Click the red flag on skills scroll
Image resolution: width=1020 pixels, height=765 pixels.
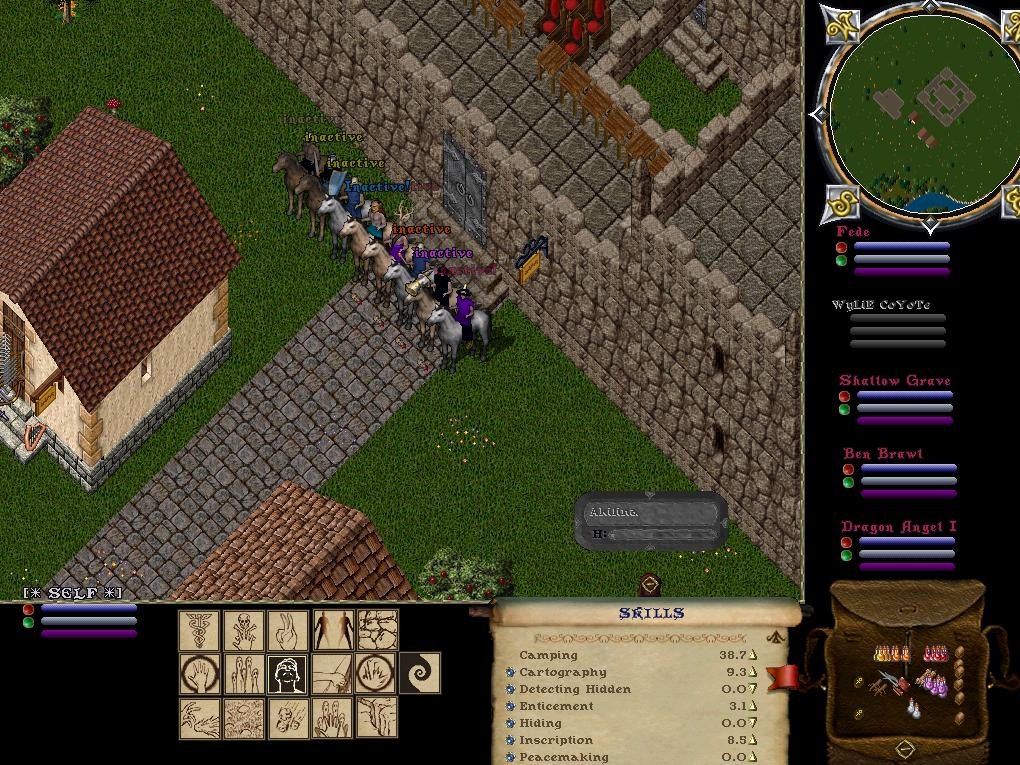click(x=784, y=677)
